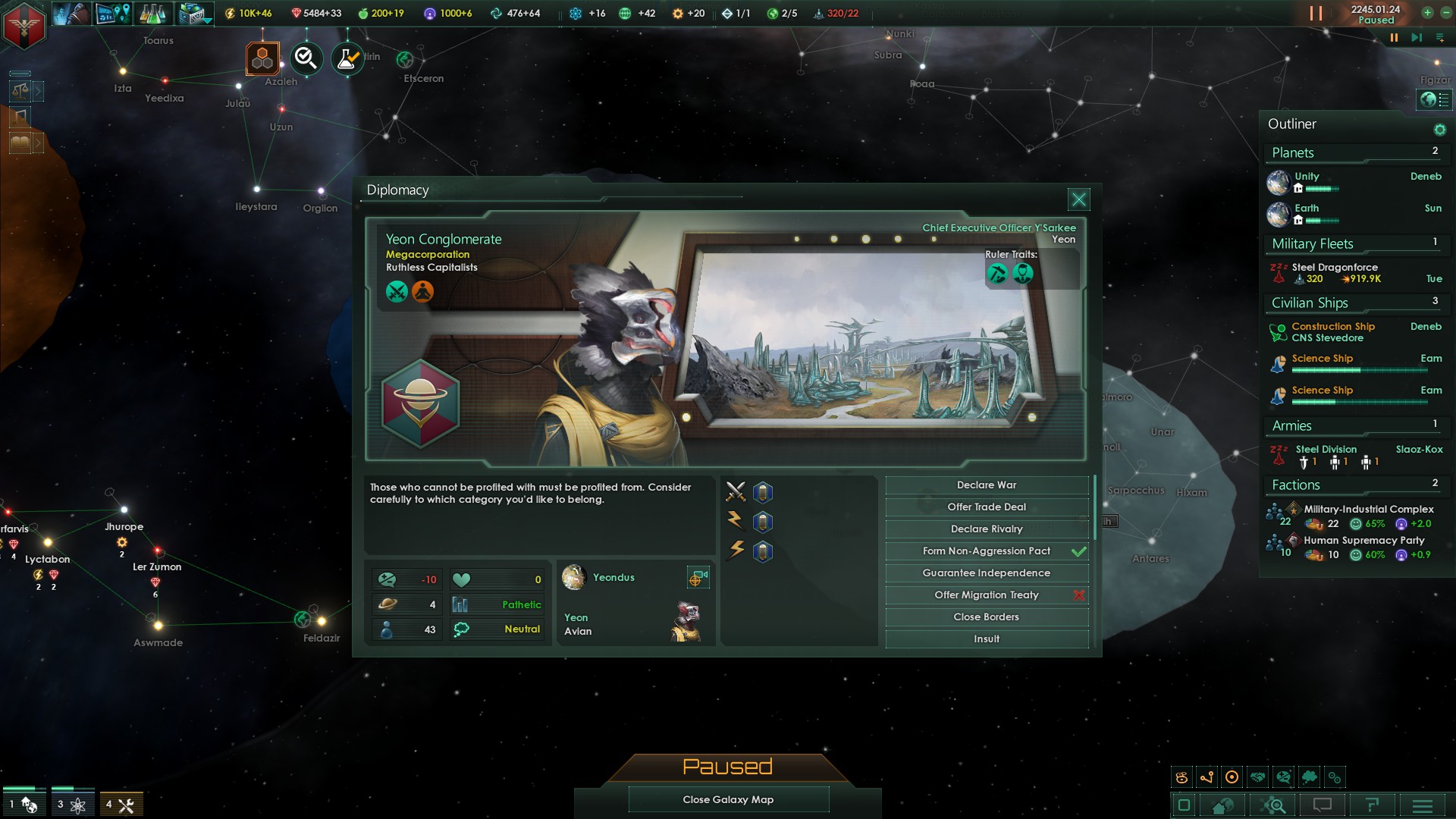This screenshot has width=1456, height=819.
Task: Toggle the pause button in the top-right corner
Action: (1317, 13)
